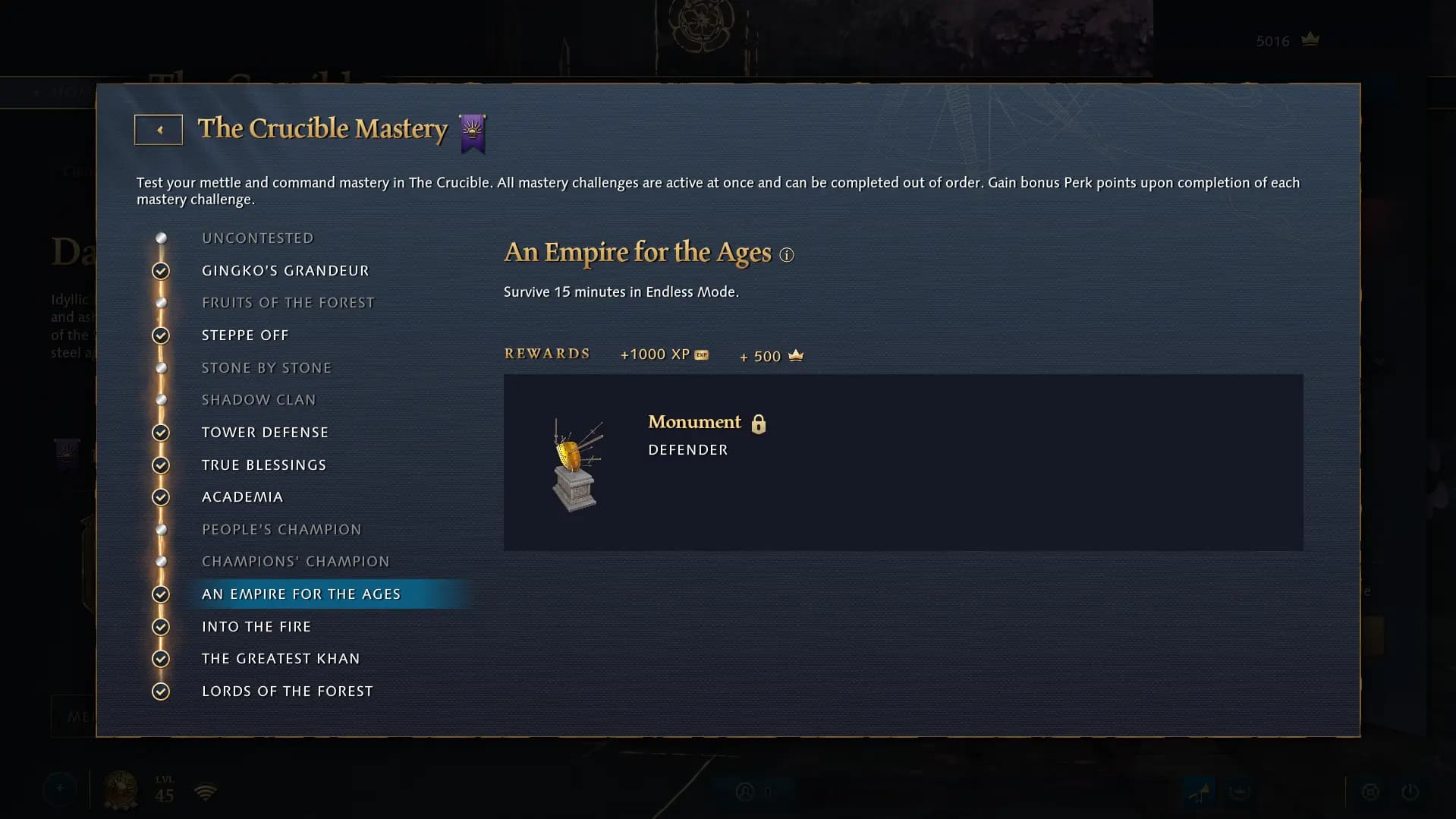Show the Tower Defense challenge details
This screenshot has width=1456, height=819.
[265, 433]
